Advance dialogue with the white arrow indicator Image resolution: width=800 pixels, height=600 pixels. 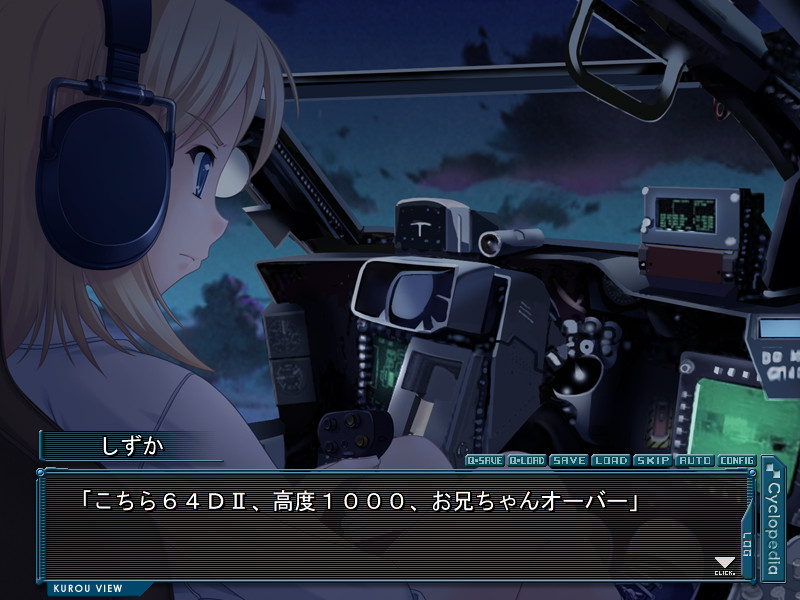pyautogui.click(x=725, y=565)
